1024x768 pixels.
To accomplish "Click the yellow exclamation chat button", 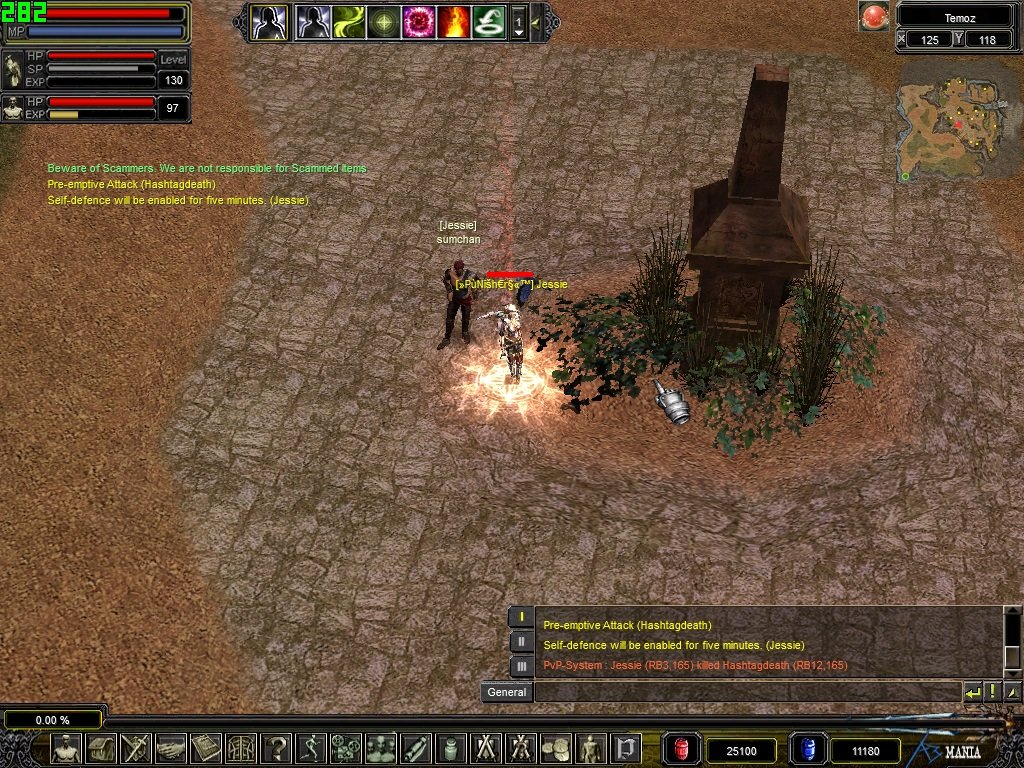I will pos(992,692).
